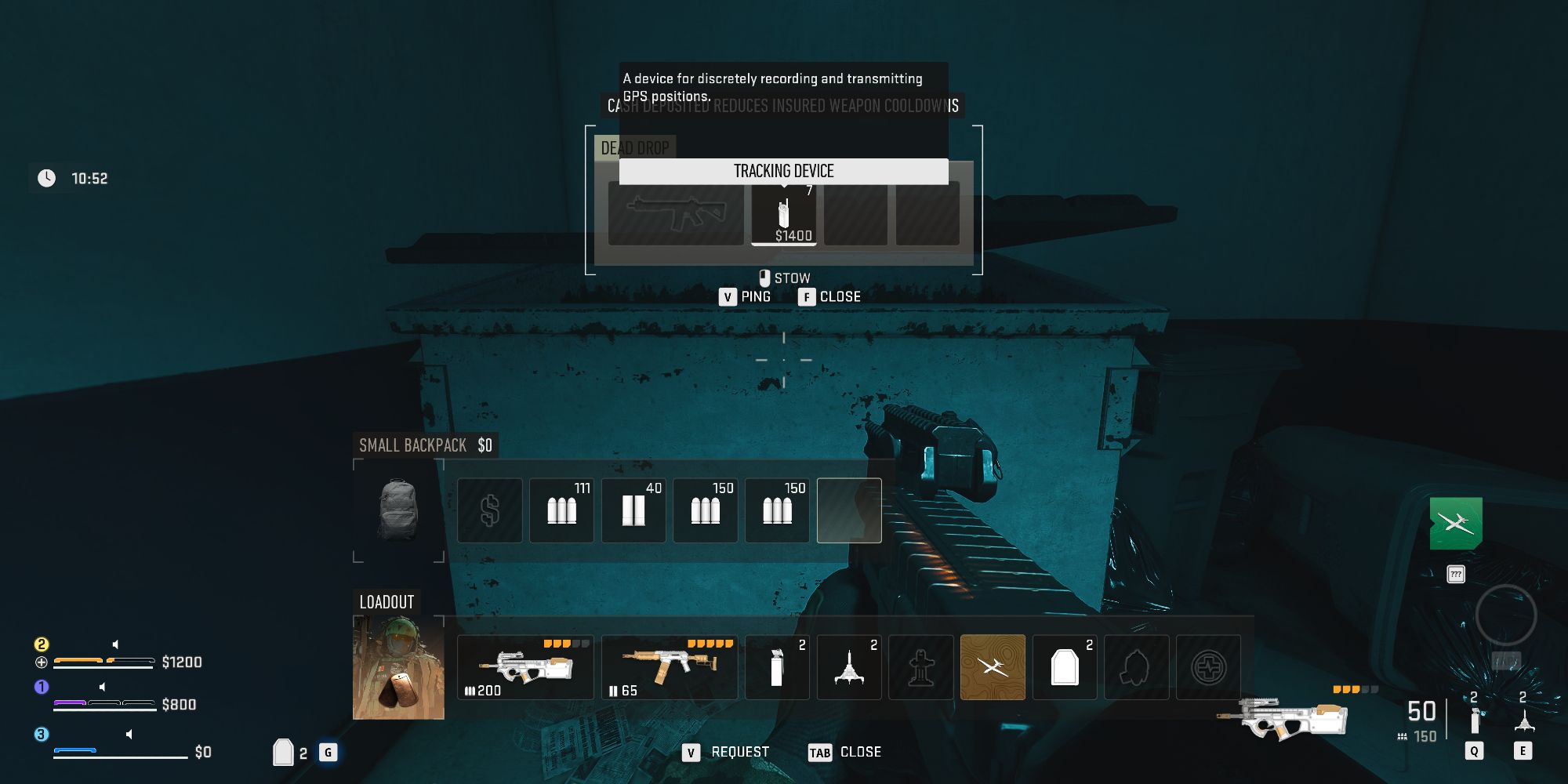Select the P90 weapon with 200 ammo

coord(525,667)
